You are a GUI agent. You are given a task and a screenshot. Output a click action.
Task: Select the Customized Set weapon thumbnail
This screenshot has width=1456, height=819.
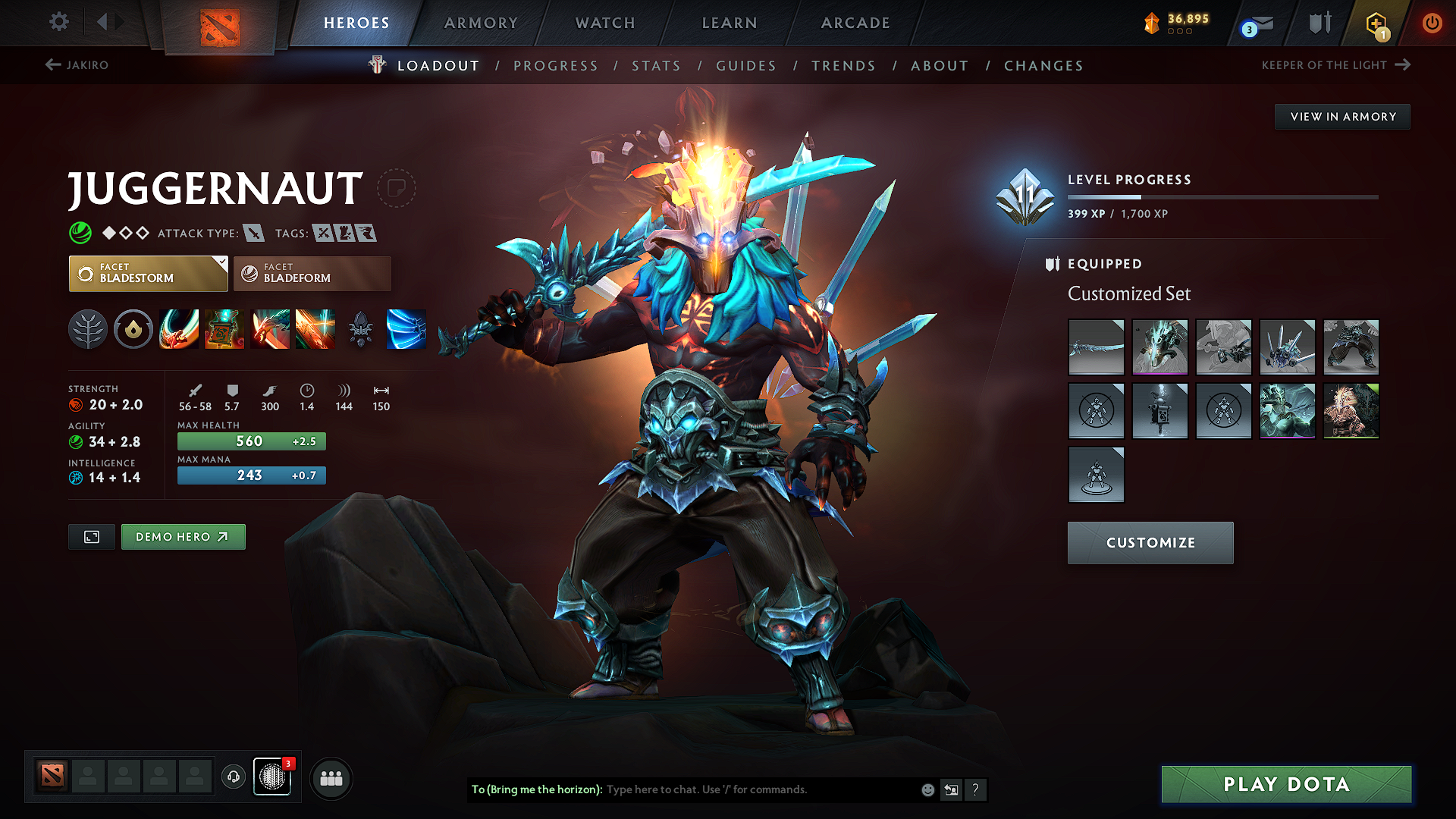[1096, 347]
